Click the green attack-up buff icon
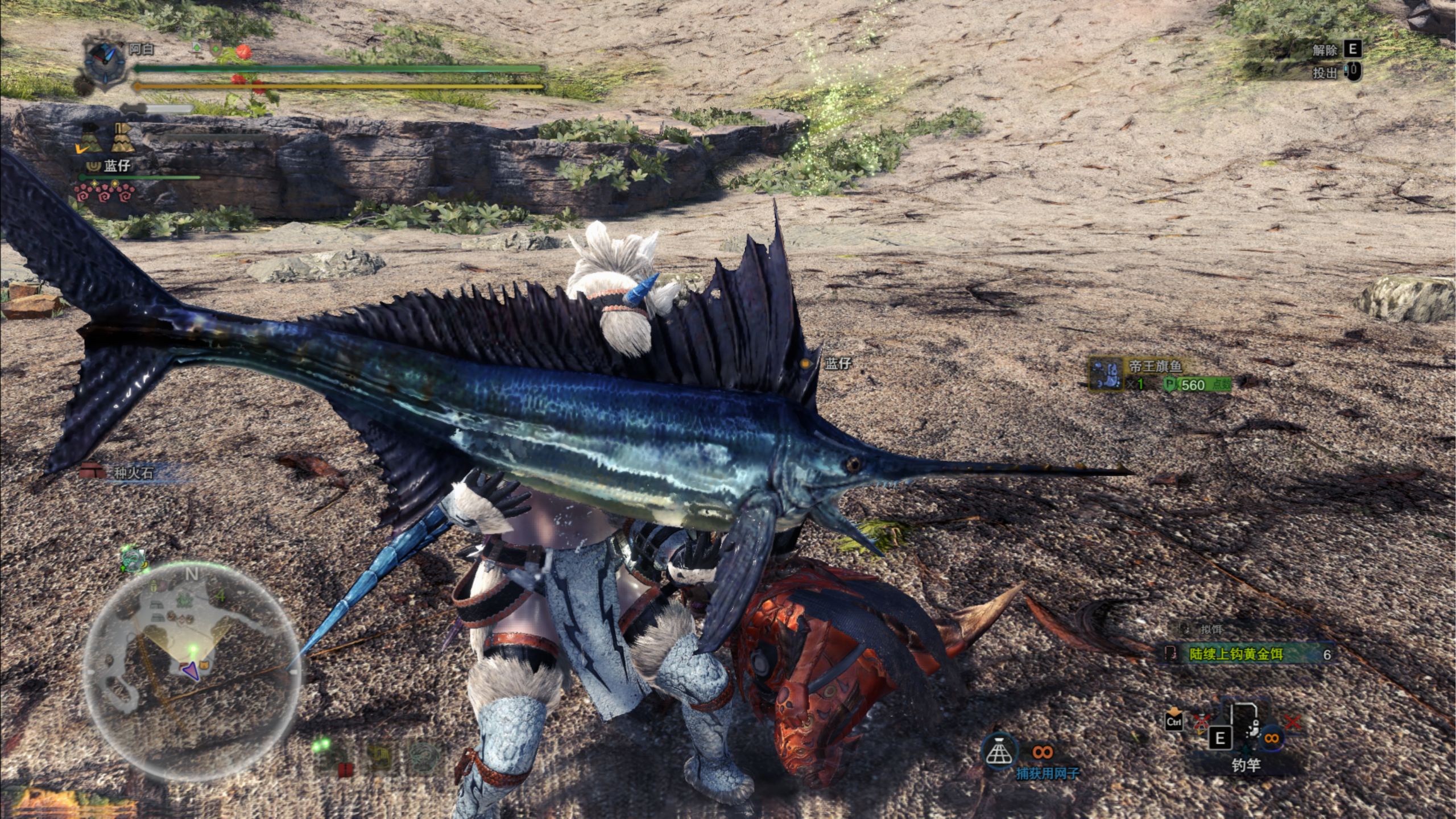The height and width of the screenshot is (819, 1456). 197,48
